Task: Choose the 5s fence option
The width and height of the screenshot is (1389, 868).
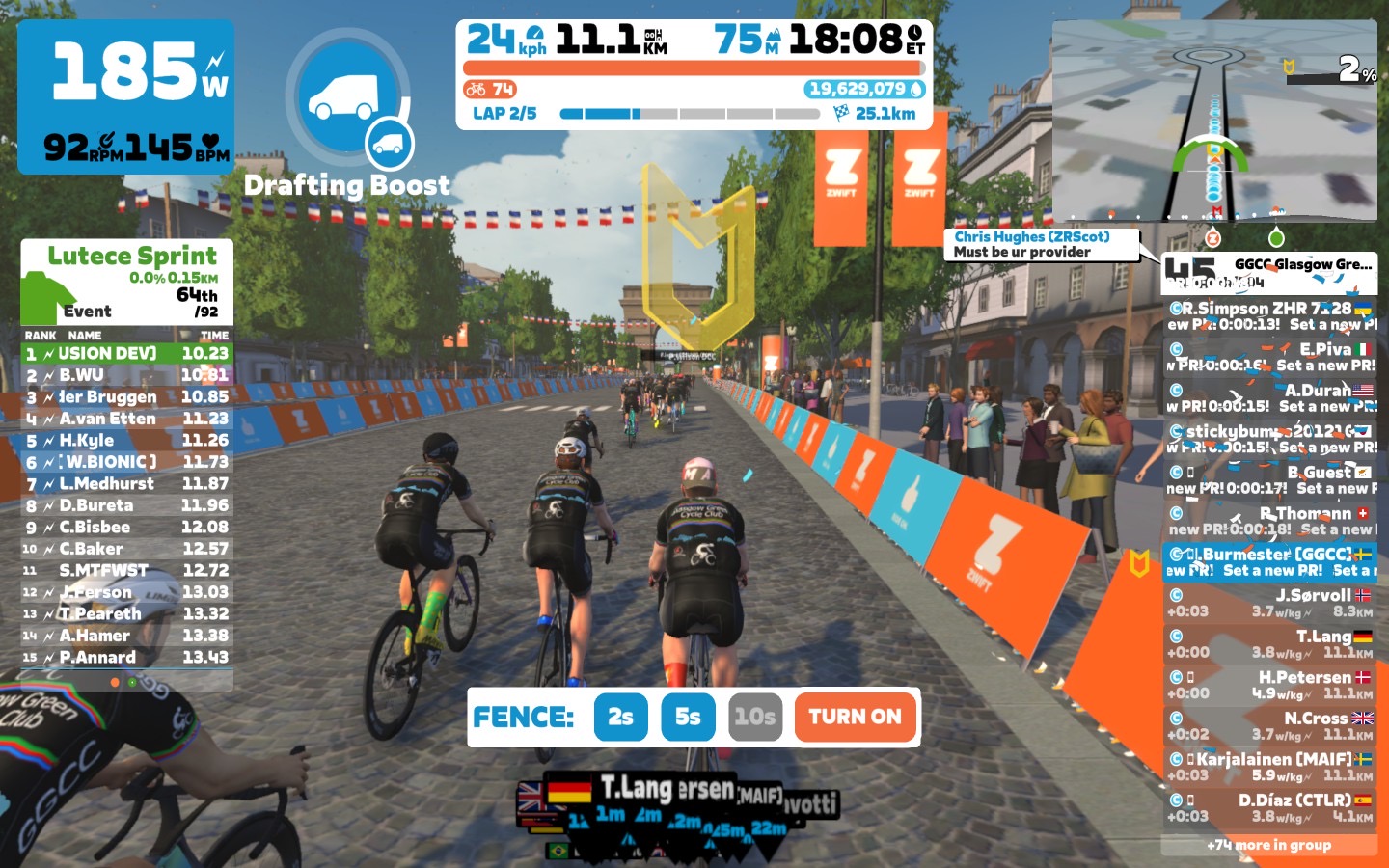Action: (x=688, y=717)
